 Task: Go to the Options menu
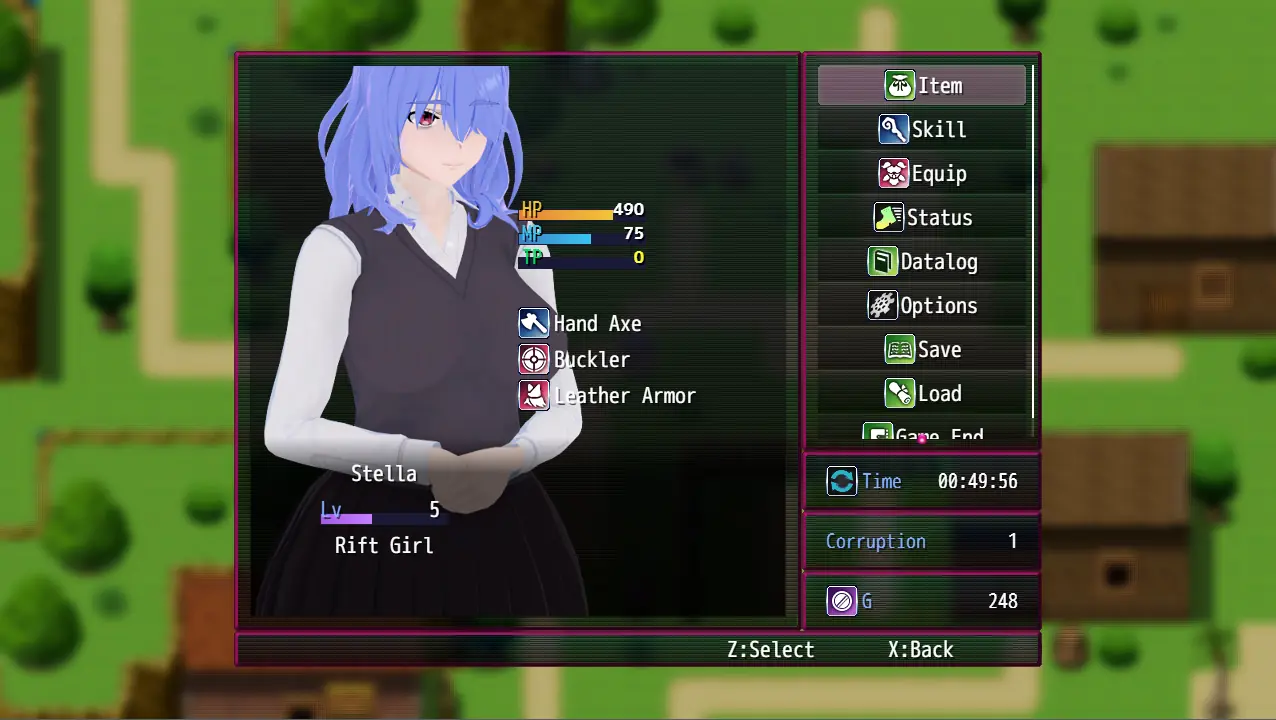pyautogui.click(x=922, y=306)
